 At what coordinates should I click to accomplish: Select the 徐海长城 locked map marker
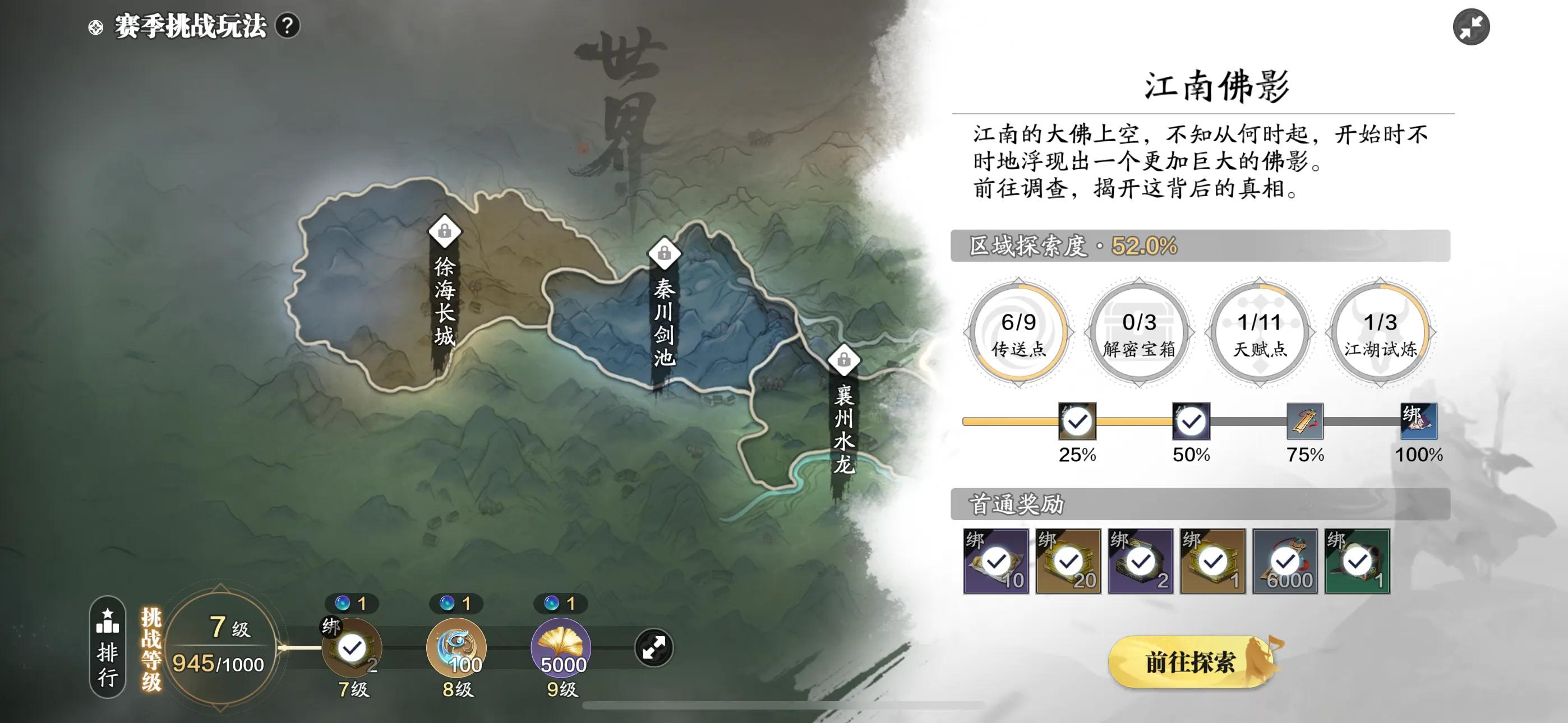tap(444, 232)
